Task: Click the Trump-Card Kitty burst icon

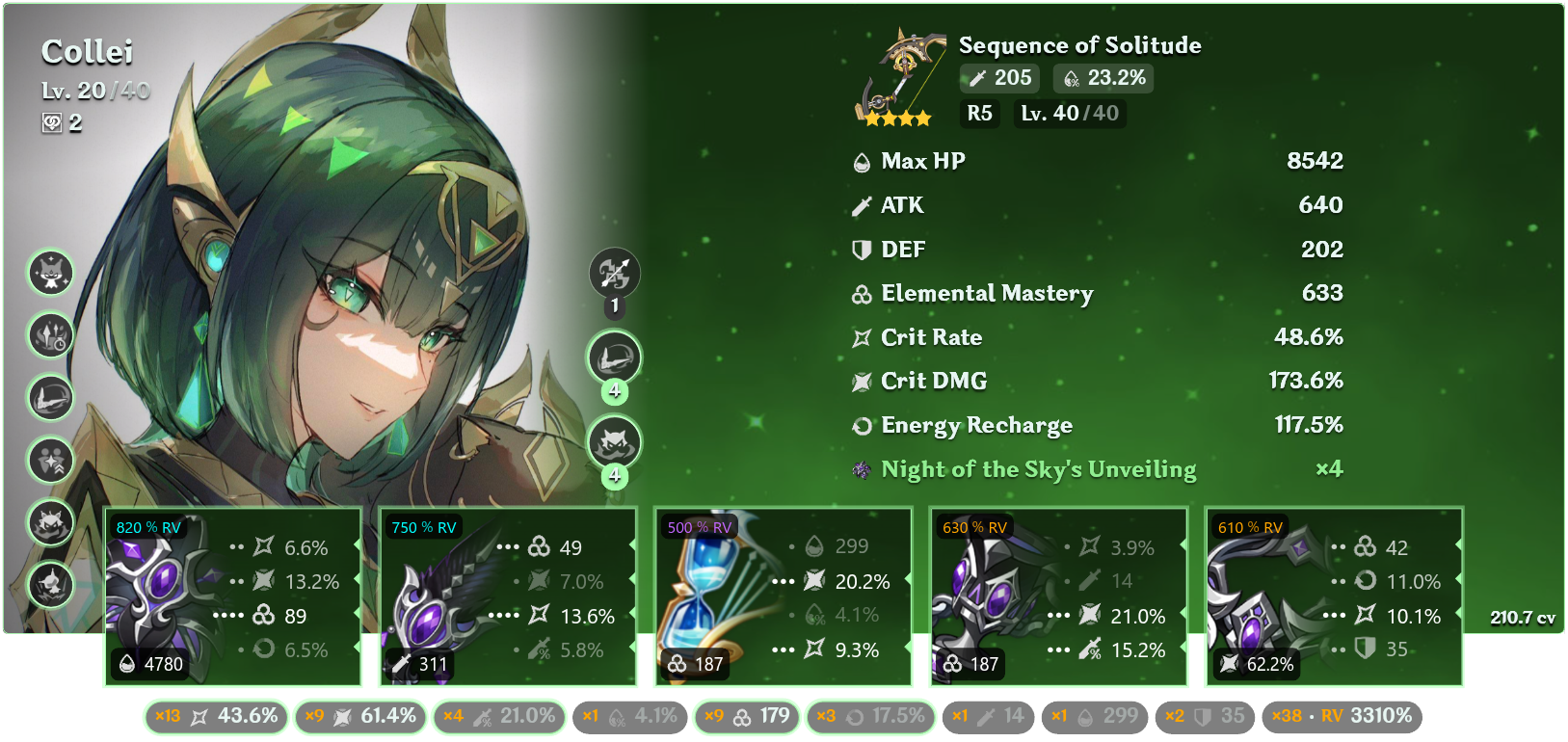Action: (x=614, y=442)
